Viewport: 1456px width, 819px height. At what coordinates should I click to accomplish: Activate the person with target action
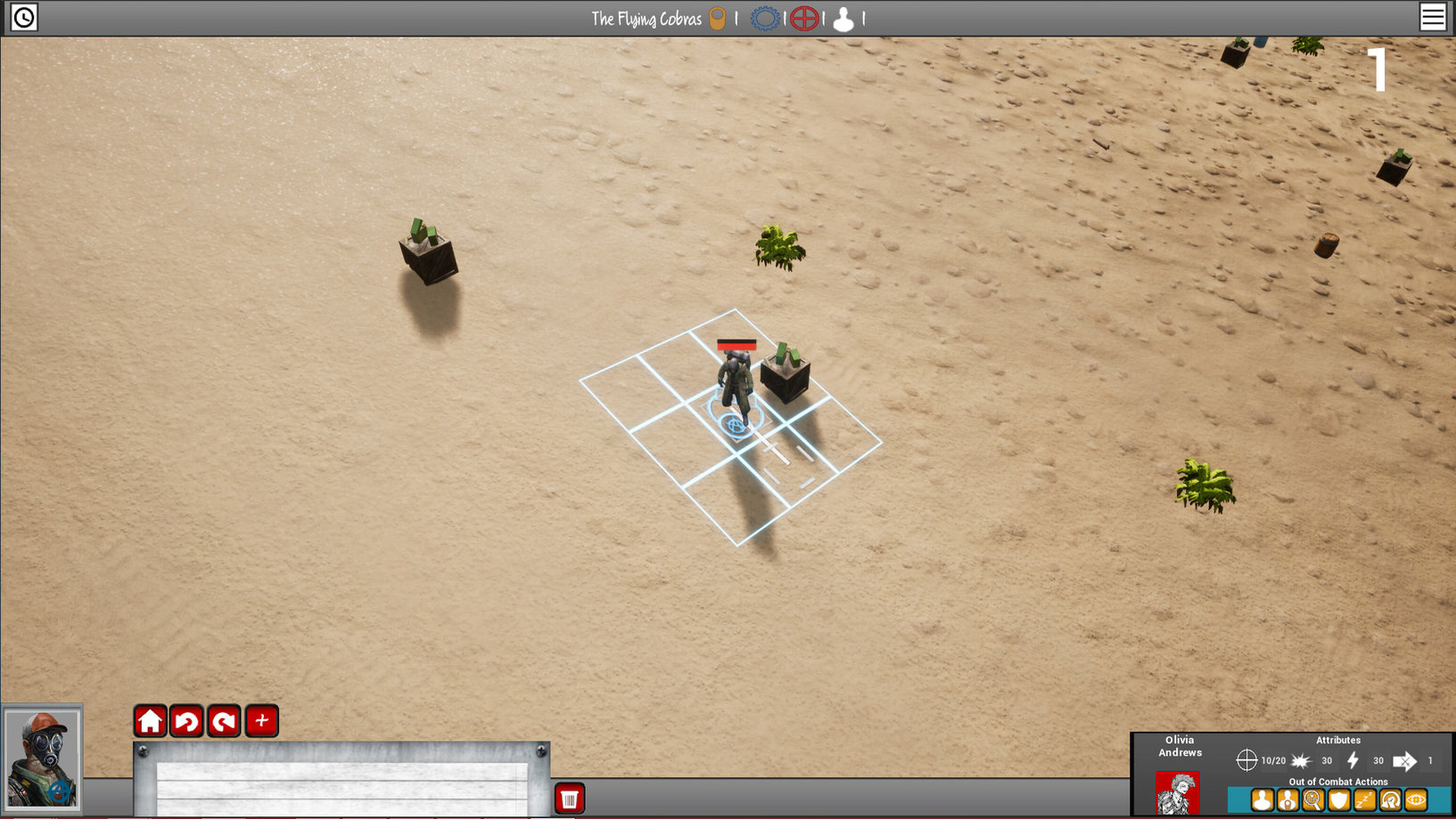coord(1287,800)
